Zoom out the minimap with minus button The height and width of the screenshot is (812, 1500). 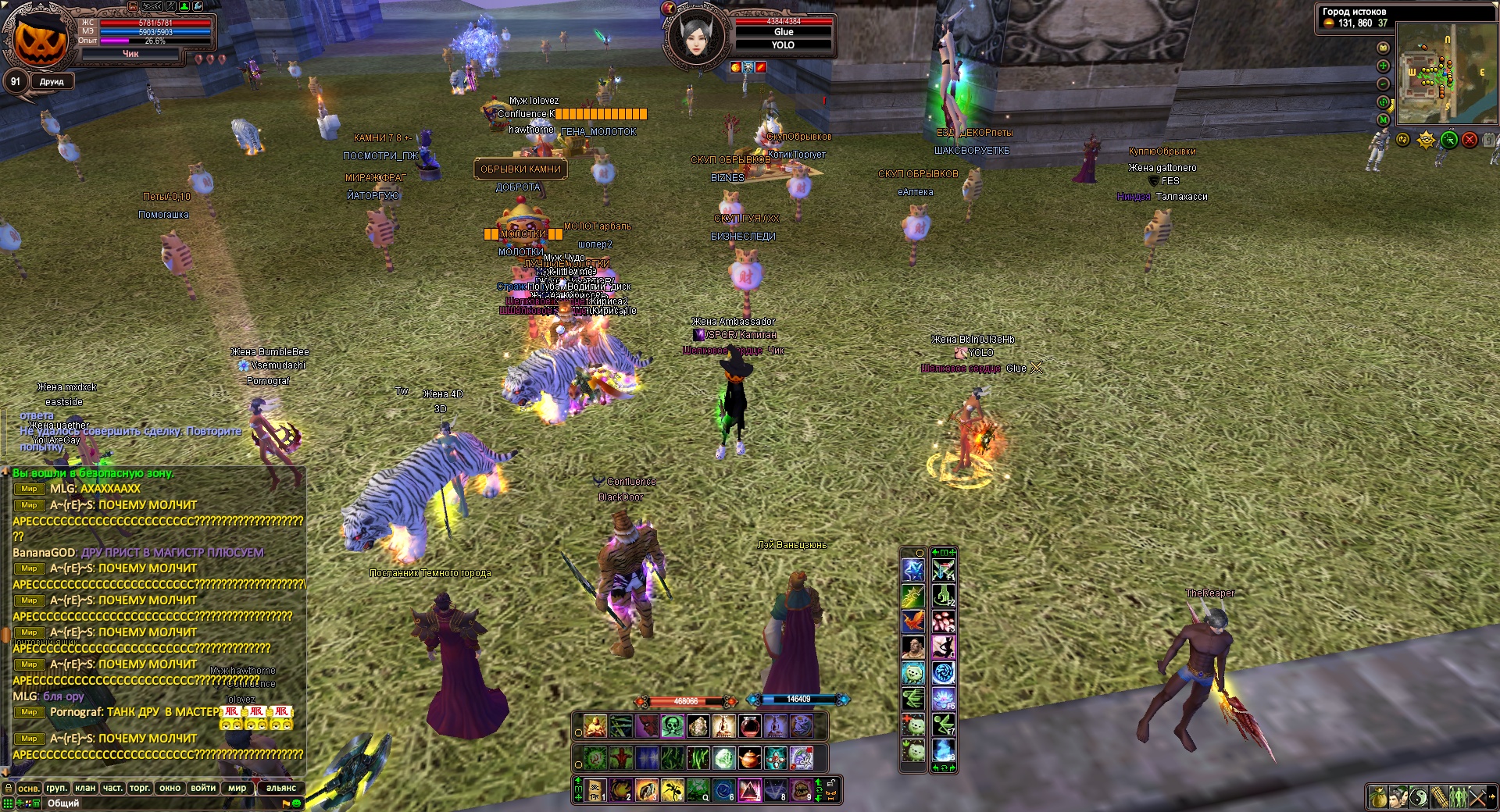[1383, 84]
